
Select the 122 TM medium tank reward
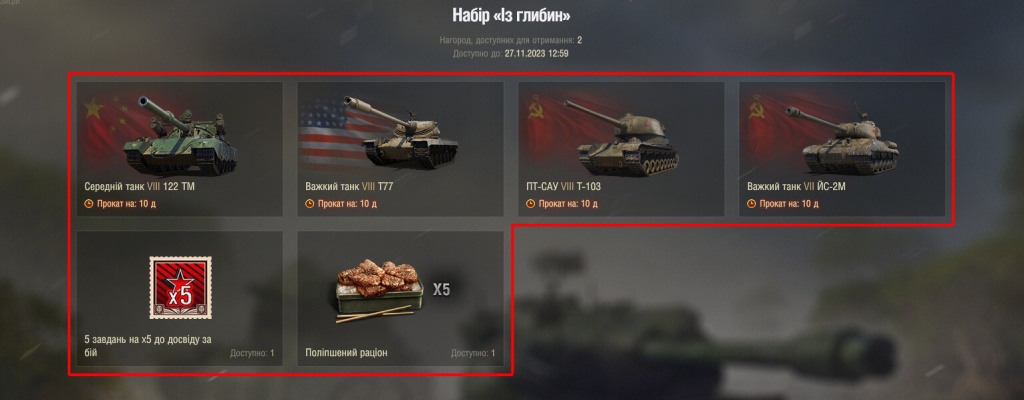[180, 149]
